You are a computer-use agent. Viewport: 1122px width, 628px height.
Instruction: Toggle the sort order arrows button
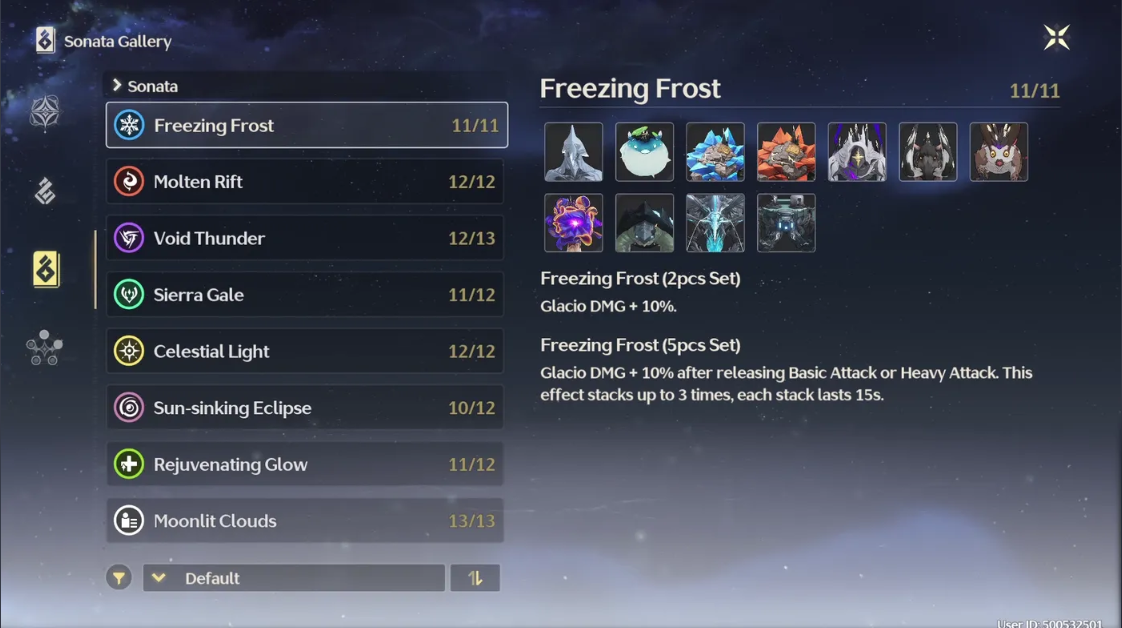pyautogui.click(x=475, y=578)
